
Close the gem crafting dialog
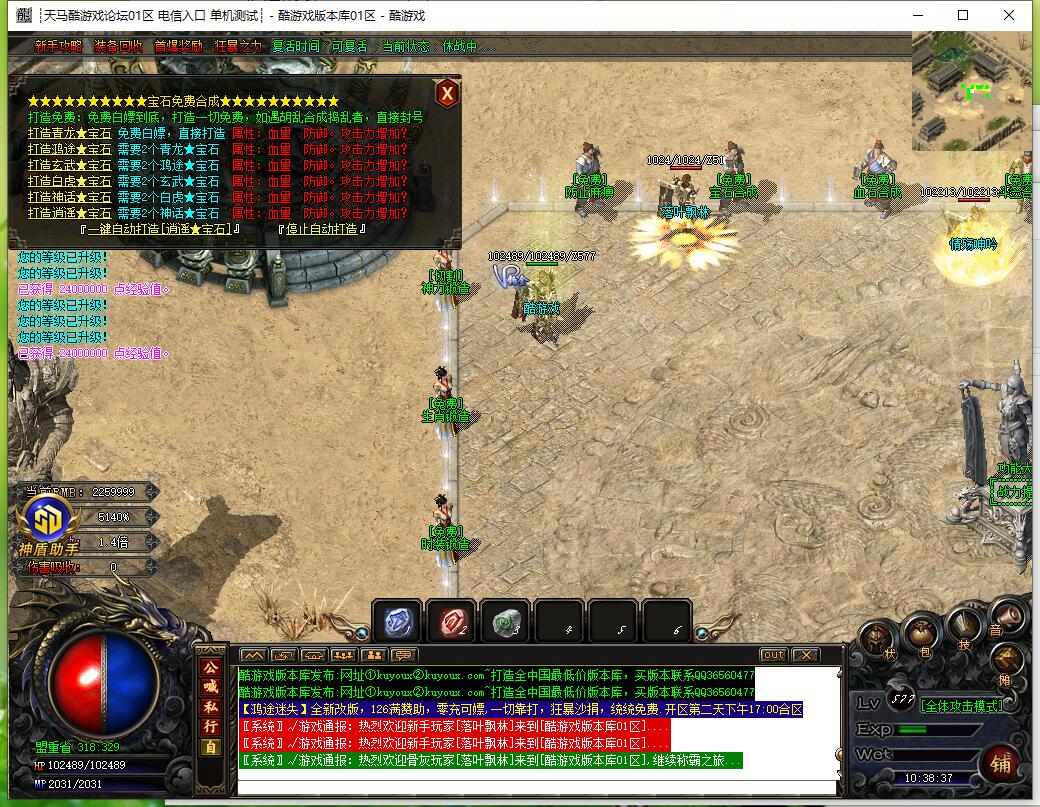pos(448,93)
